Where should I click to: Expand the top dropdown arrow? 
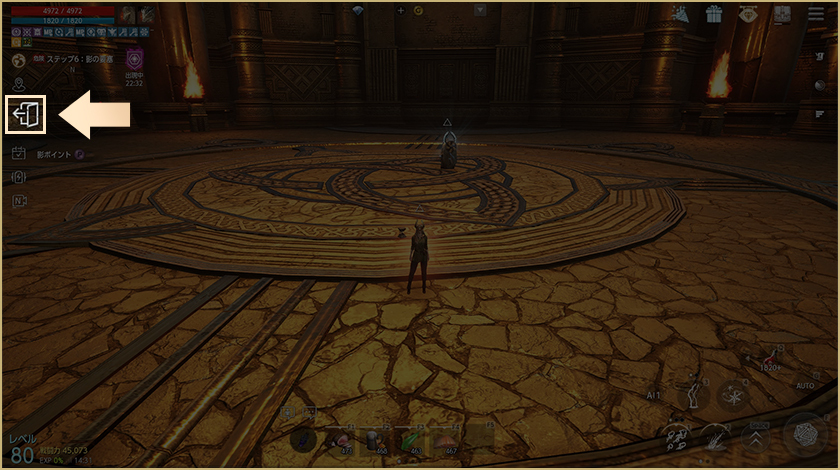(480, 10)
